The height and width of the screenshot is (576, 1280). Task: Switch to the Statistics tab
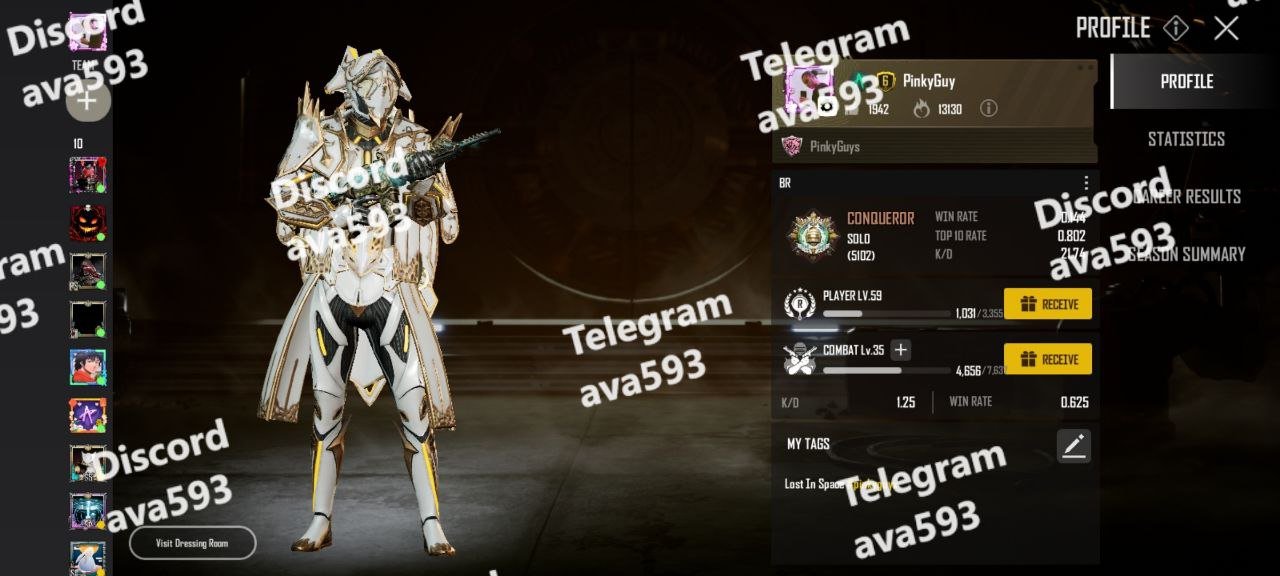1186,139
